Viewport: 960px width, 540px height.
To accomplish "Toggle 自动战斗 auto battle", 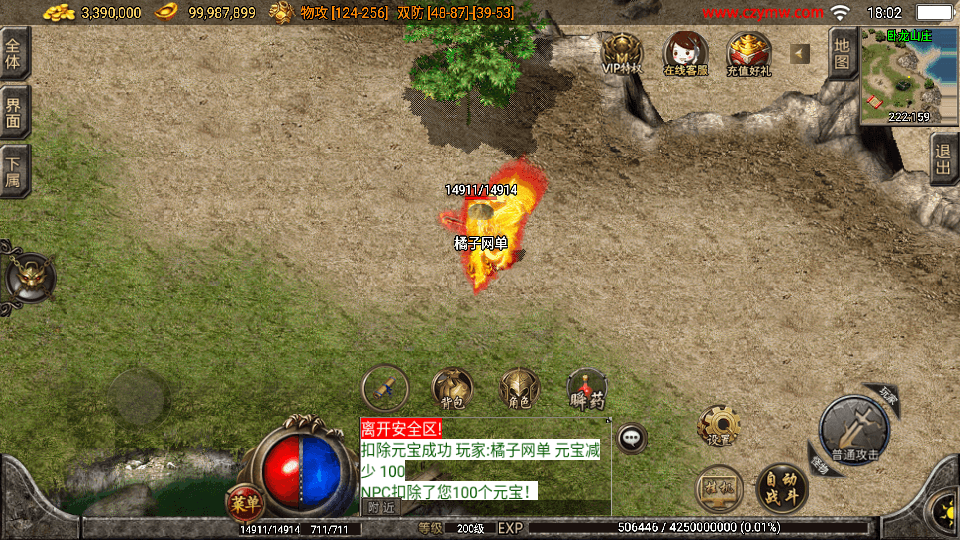I will click(781, 488).
